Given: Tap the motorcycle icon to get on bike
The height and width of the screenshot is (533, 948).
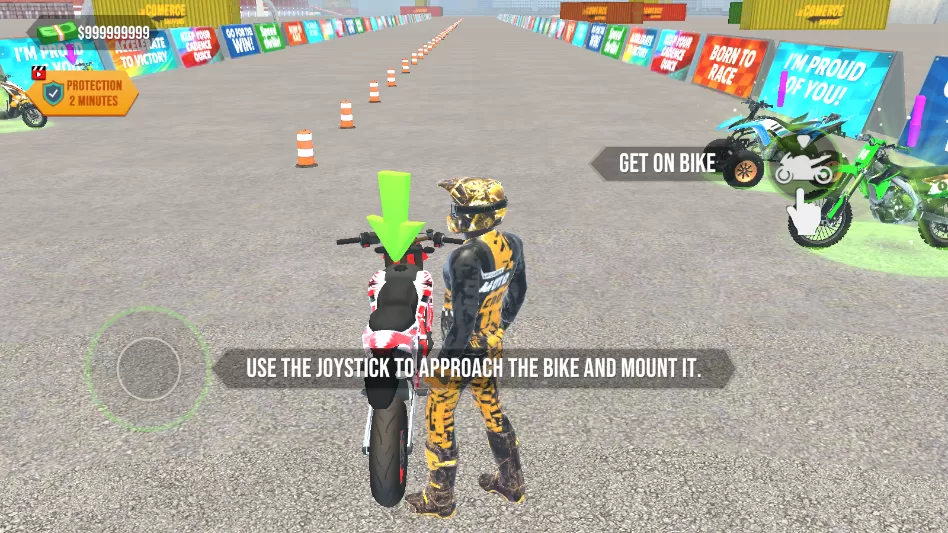Looking at the screenshot, I should pyautogui.click(x=805, y=165).
